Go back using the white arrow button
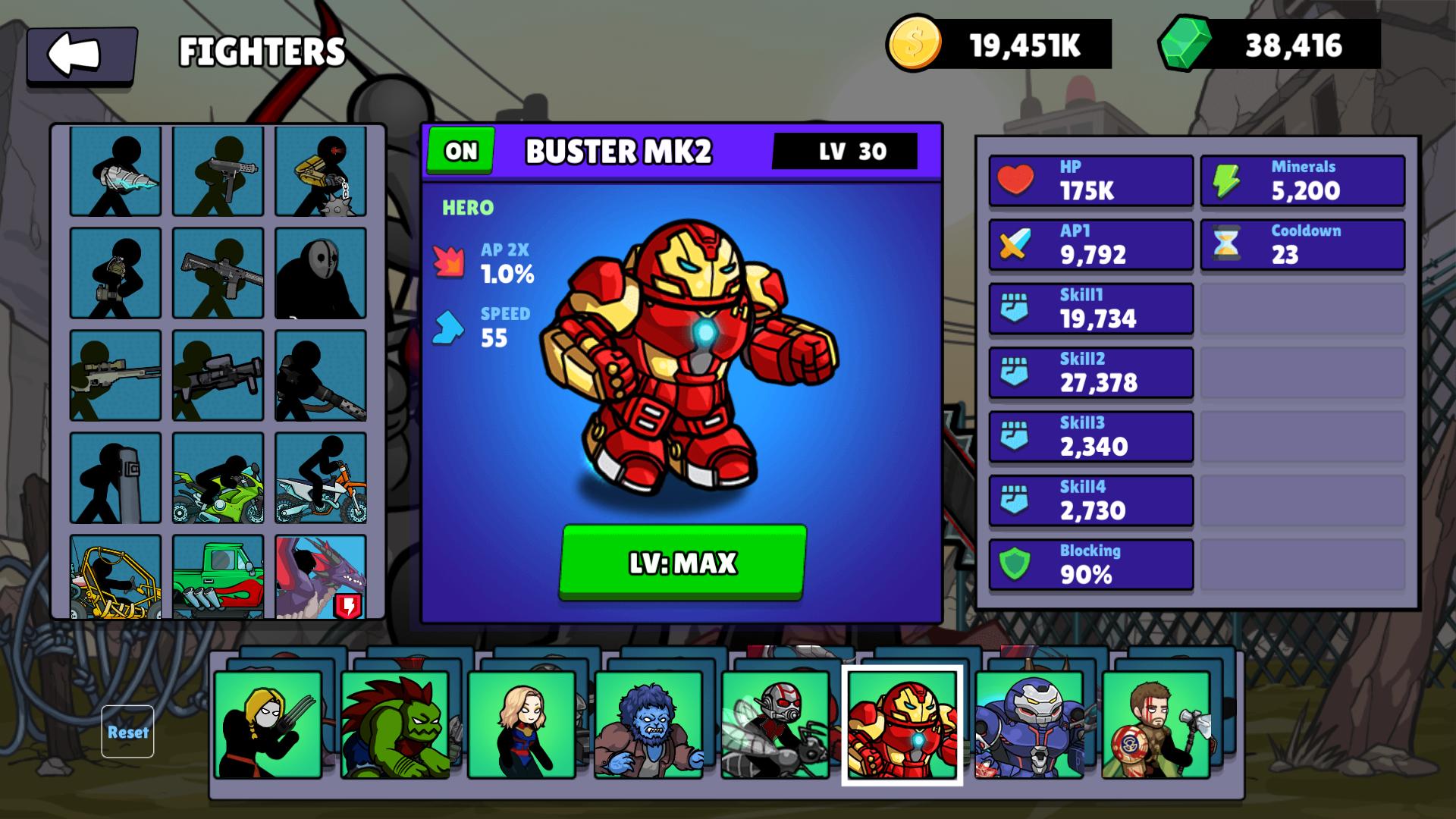The height and width of the screenshot is (819, 1456). click(81, 55)
